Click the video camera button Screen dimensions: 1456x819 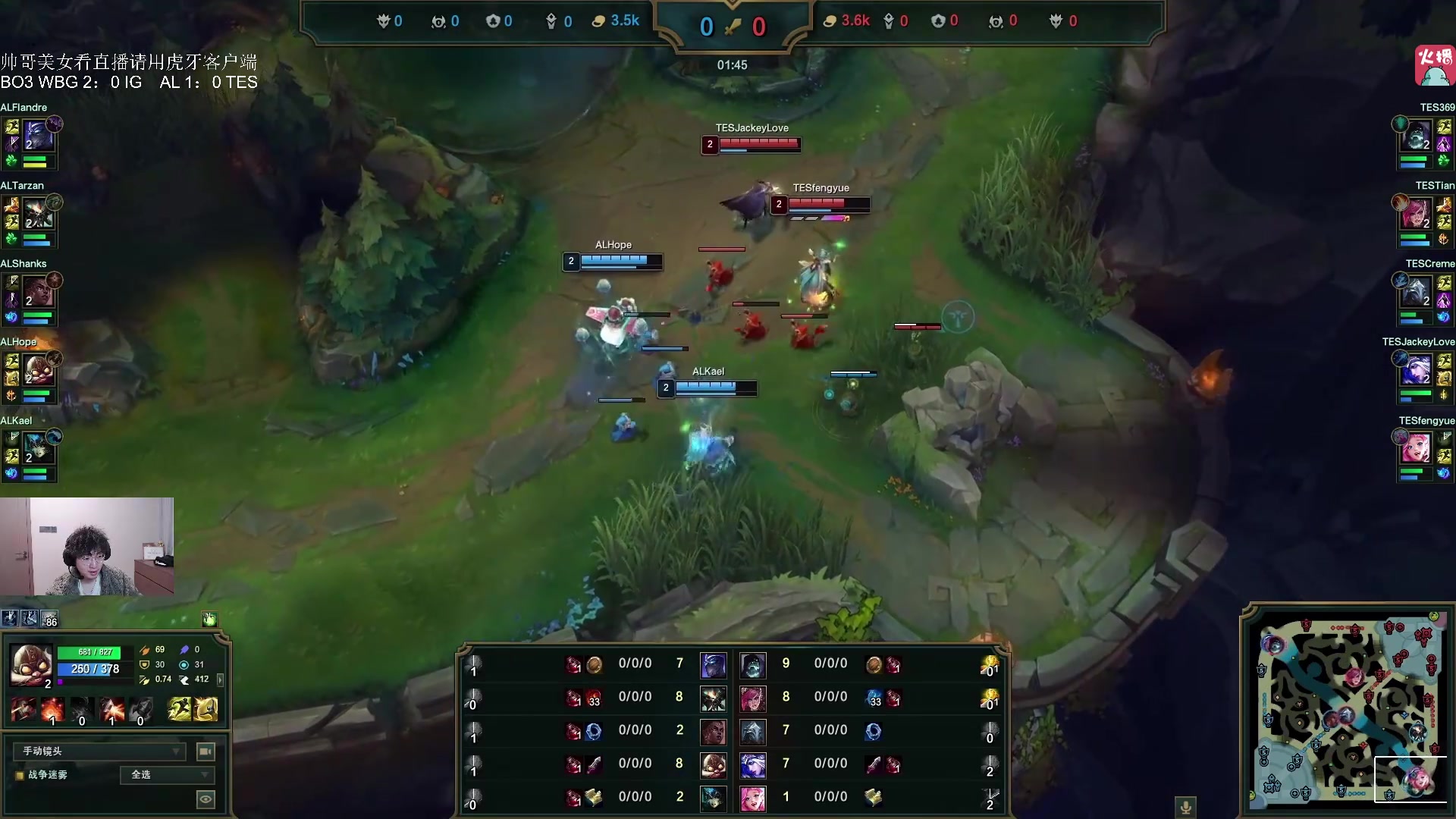tap(206, 751)
